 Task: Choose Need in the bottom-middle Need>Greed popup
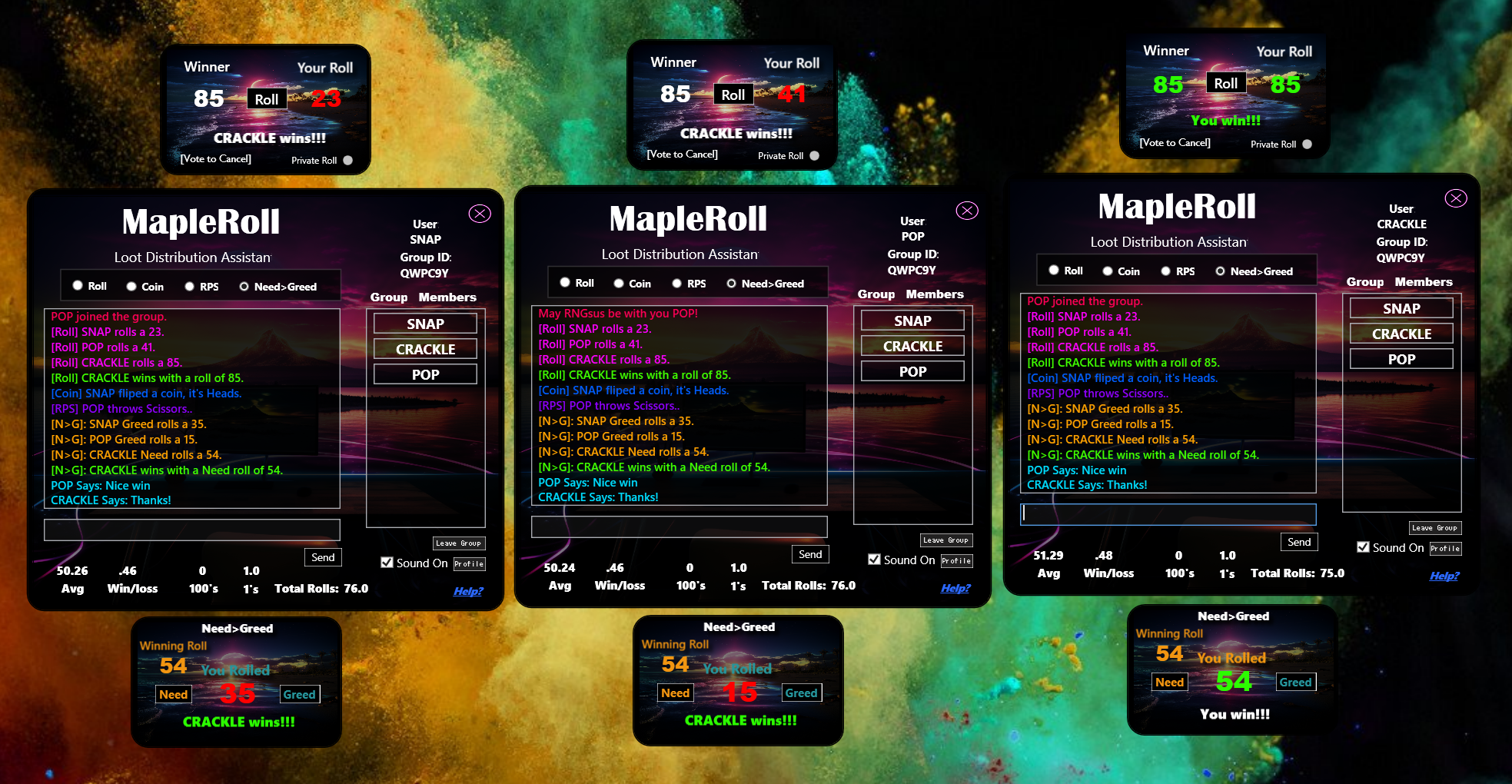[674, 693]
